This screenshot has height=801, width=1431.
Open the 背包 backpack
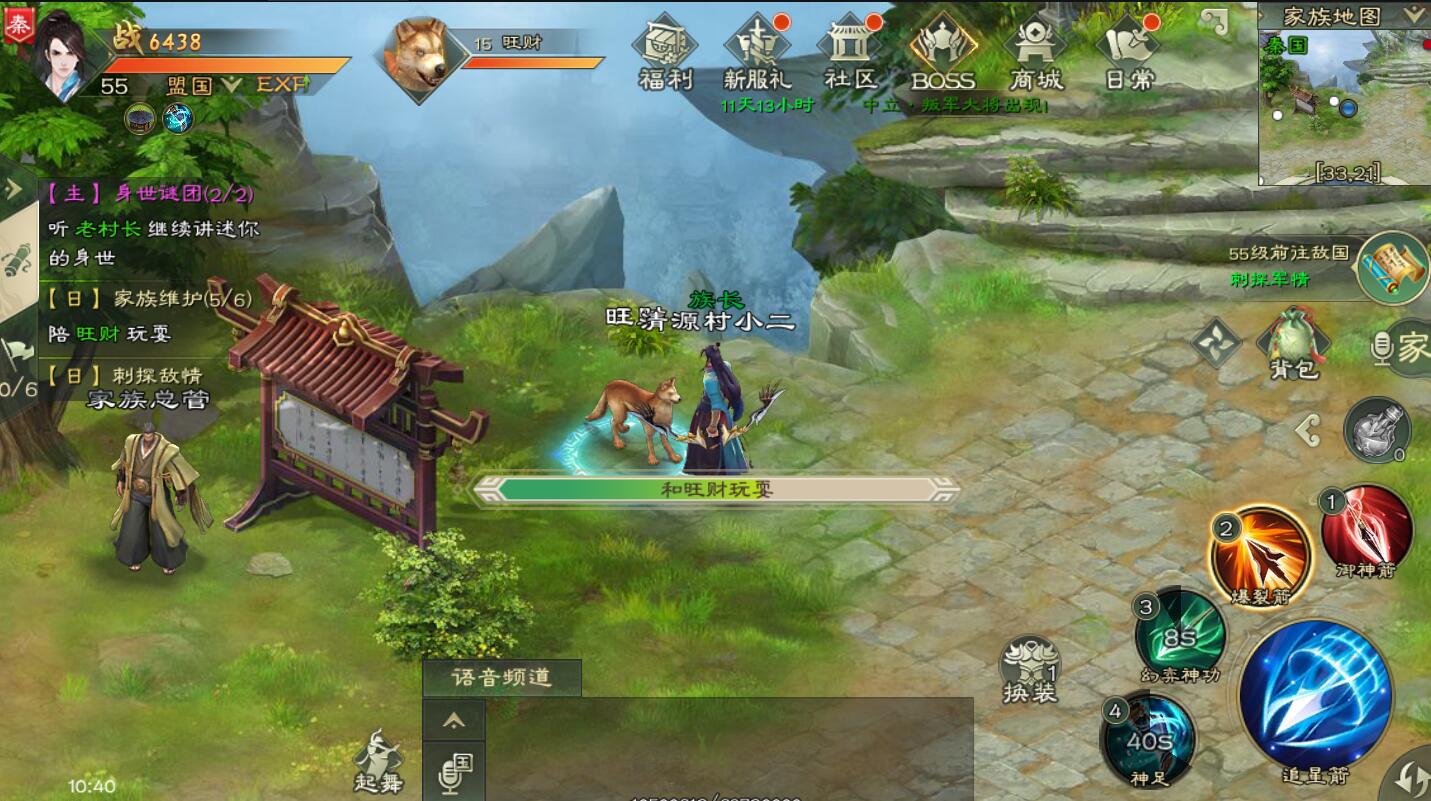[x=1293, y=343]
